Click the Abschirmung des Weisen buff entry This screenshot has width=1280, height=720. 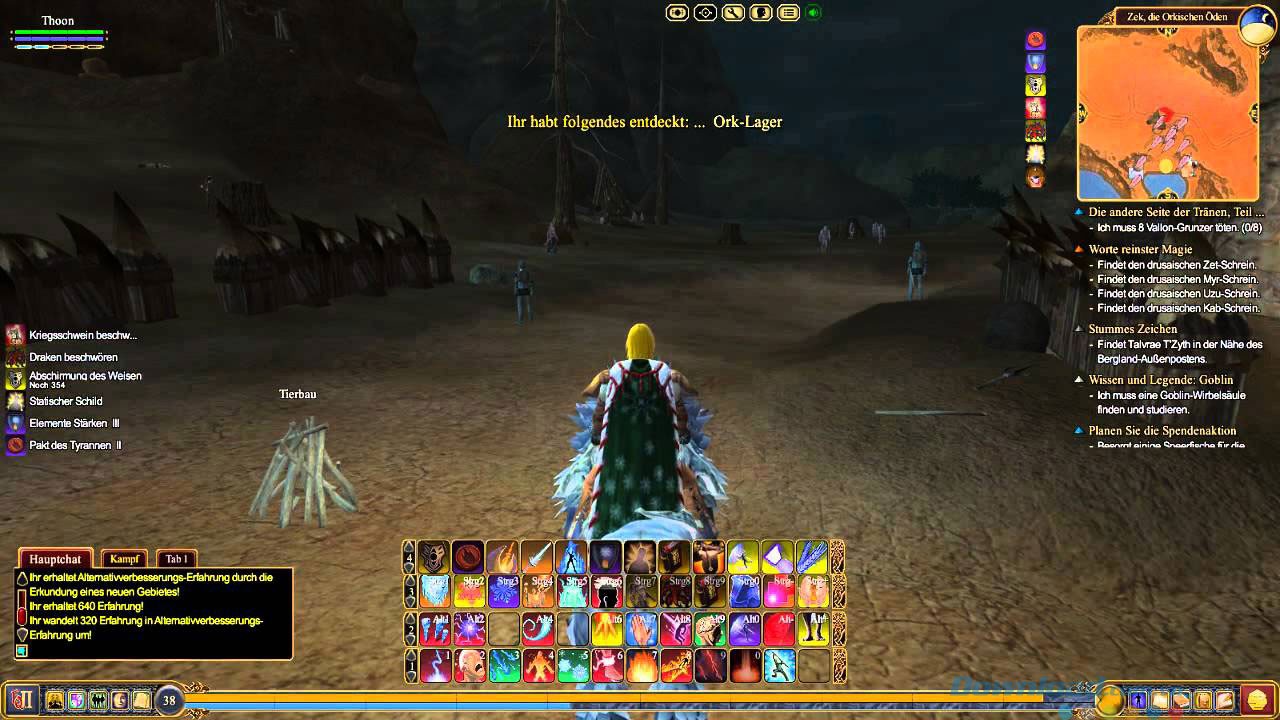point(14,378)
